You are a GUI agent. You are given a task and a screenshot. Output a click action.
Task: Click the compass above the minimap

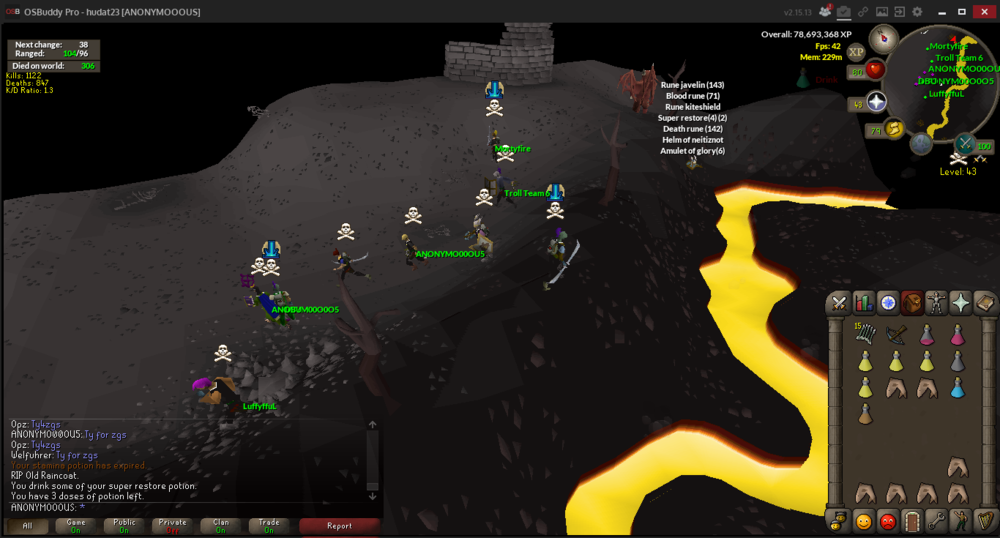pos(882,39)
